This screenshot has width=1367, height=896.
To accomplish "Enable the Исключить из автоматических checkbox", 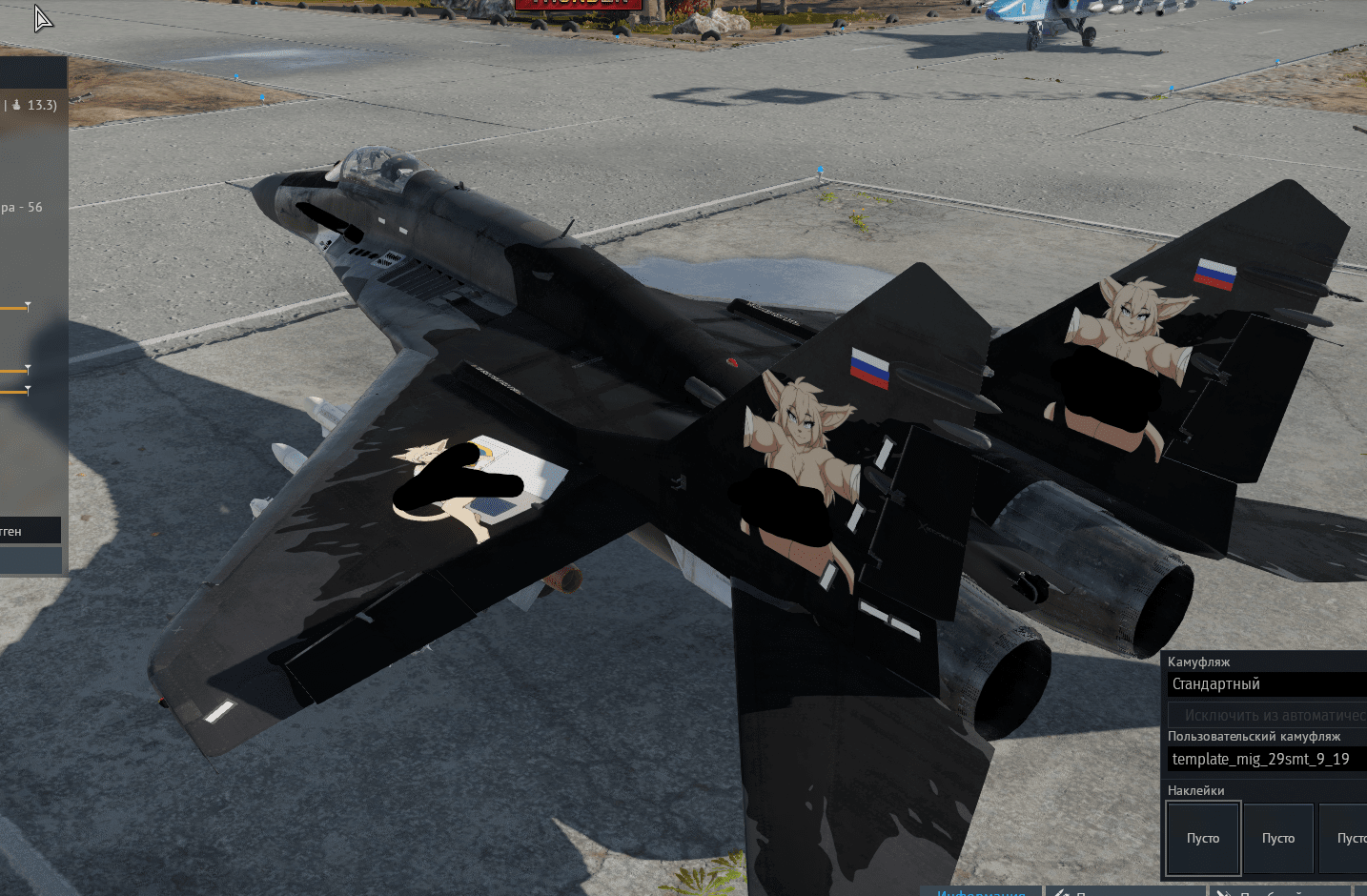I will [x=1266, y=714].
